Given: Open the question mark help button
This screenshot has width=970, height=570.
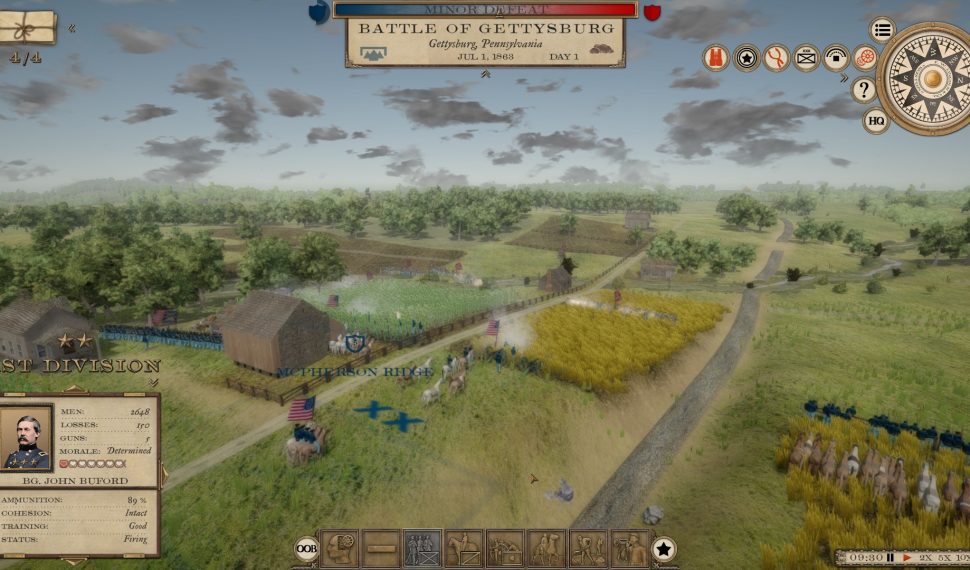Looking at the screenshot, I should [x=864, y=90].
